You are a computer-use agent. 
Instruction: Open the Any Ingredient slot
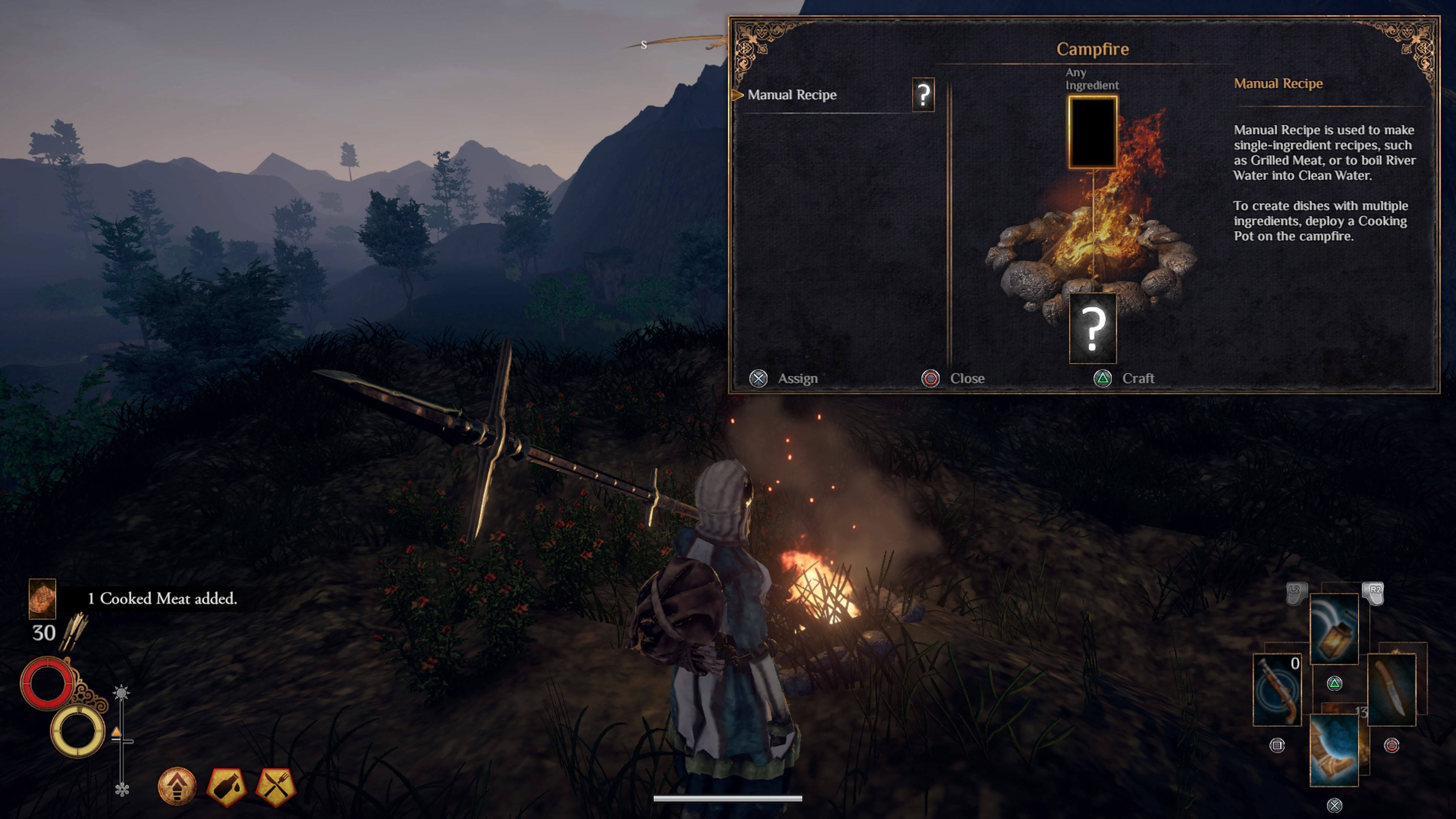pyautogui.click(x=1092, y=132)
